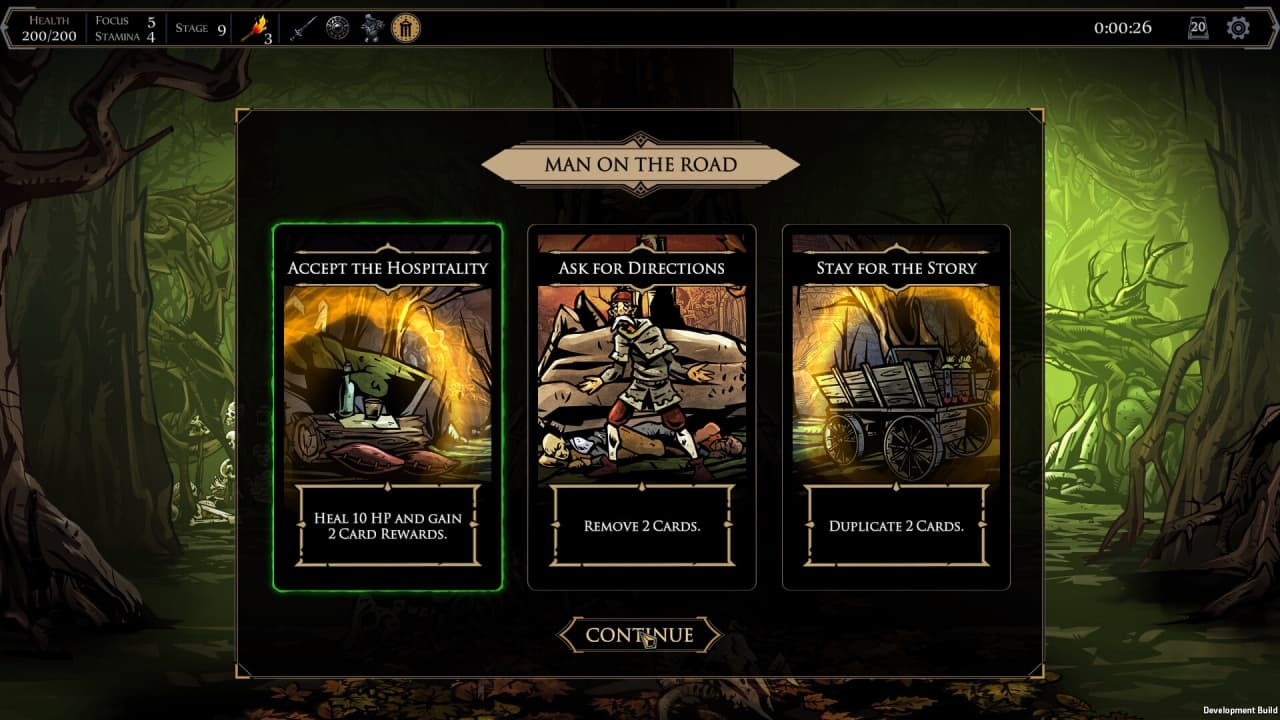Choose the Accept the Hospitality card
The height and width of the screenshot is (720, 1280).
(x=387, y=406)
